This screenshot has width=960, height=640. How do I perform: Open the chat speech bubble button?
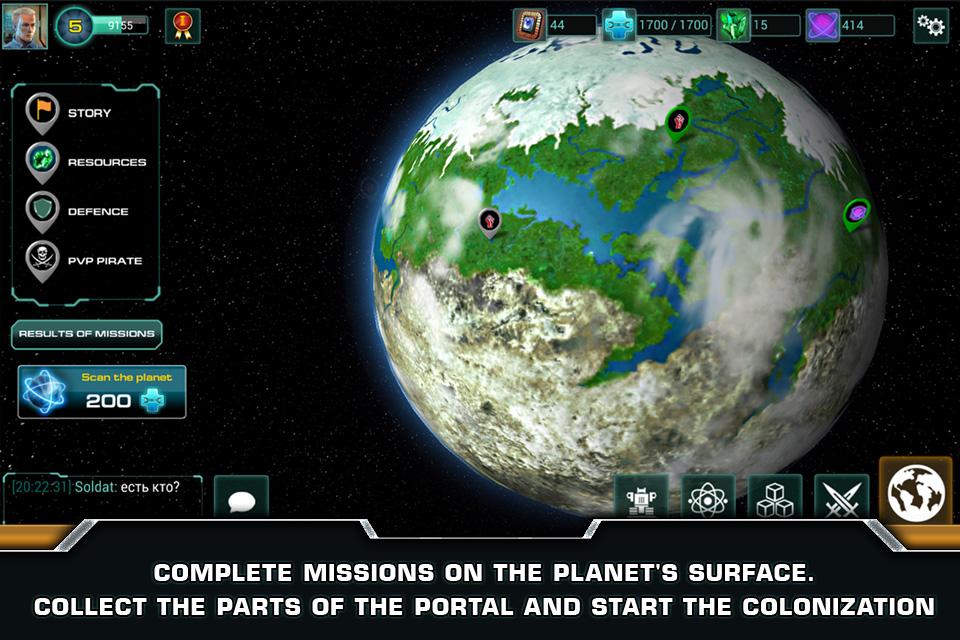[241, 500]
